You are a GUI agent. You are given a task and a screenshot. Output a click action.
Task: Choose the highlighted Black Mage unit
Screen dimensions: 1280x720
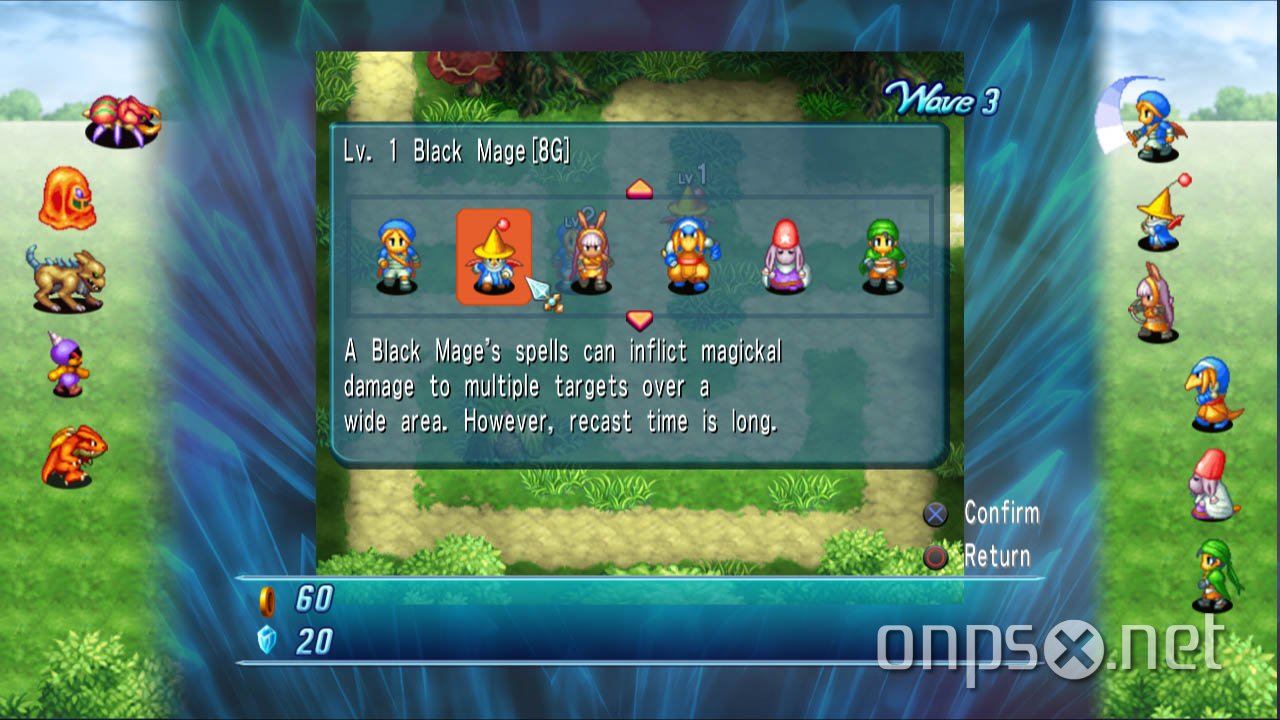click(493, 257)
